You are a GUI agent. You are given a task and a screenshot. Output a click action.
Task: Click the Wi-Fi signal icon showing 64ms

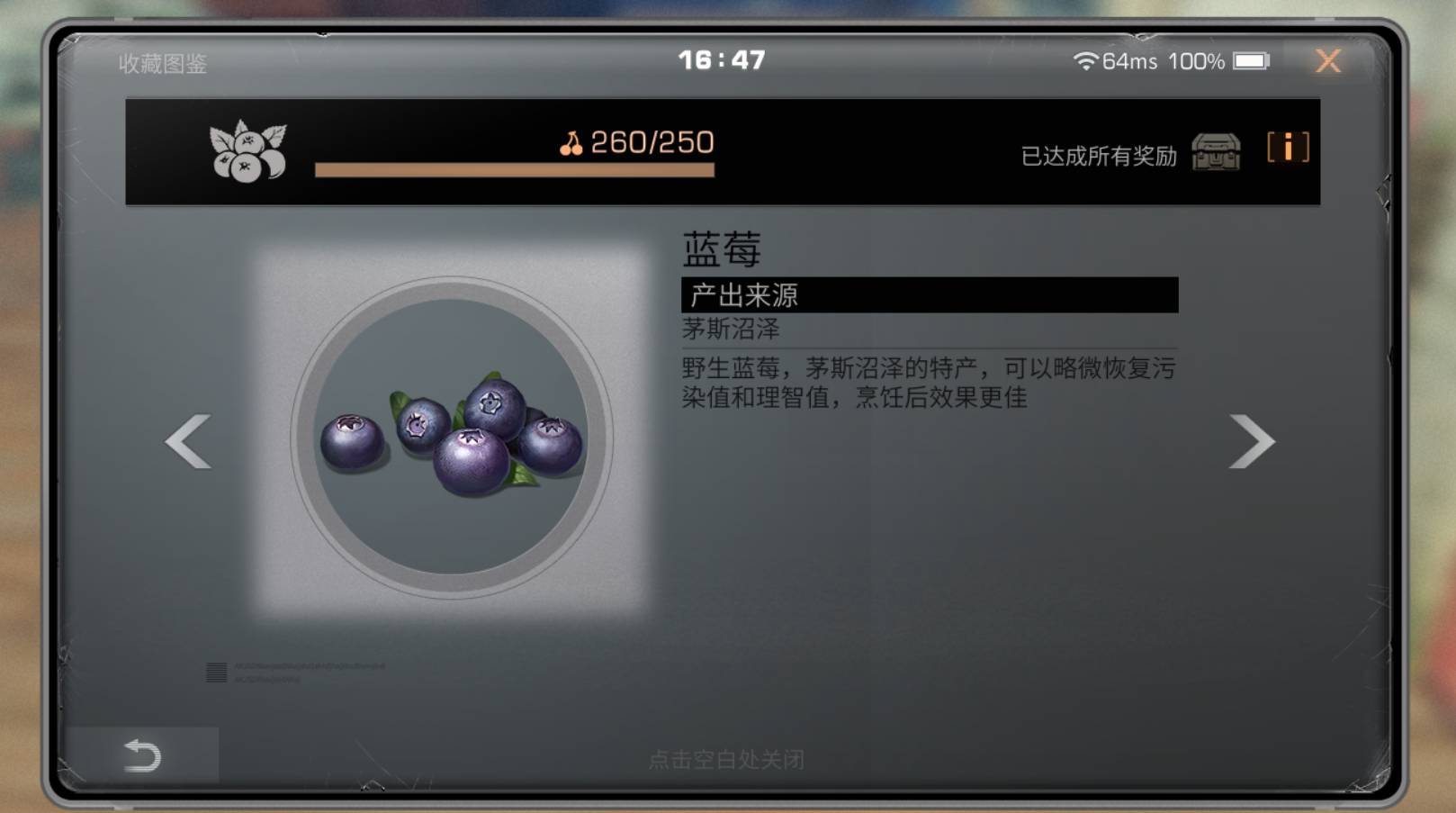1085,61
